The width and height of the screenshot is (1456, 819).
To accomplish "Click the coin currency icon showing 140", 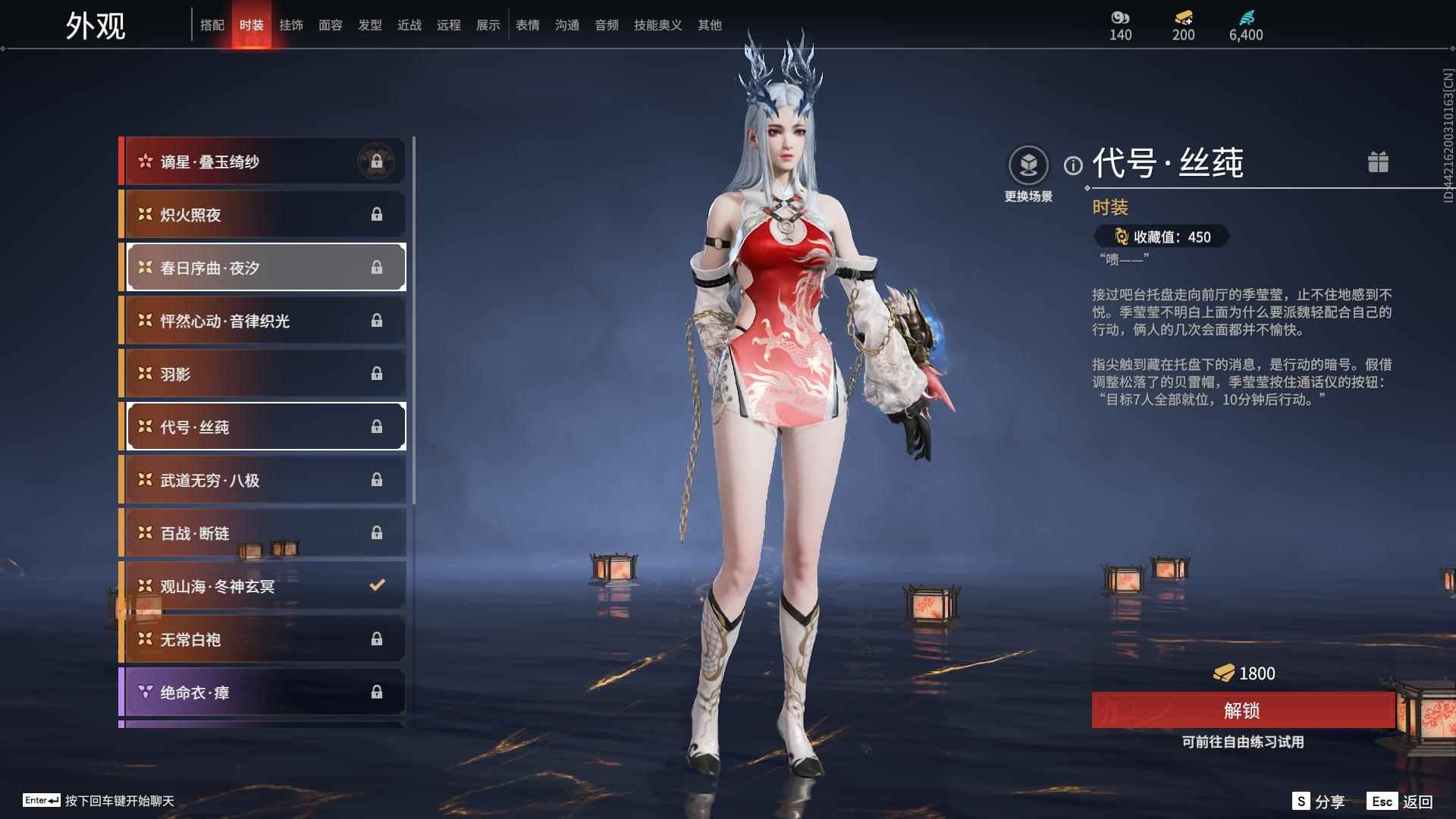I will (1120, 17).
